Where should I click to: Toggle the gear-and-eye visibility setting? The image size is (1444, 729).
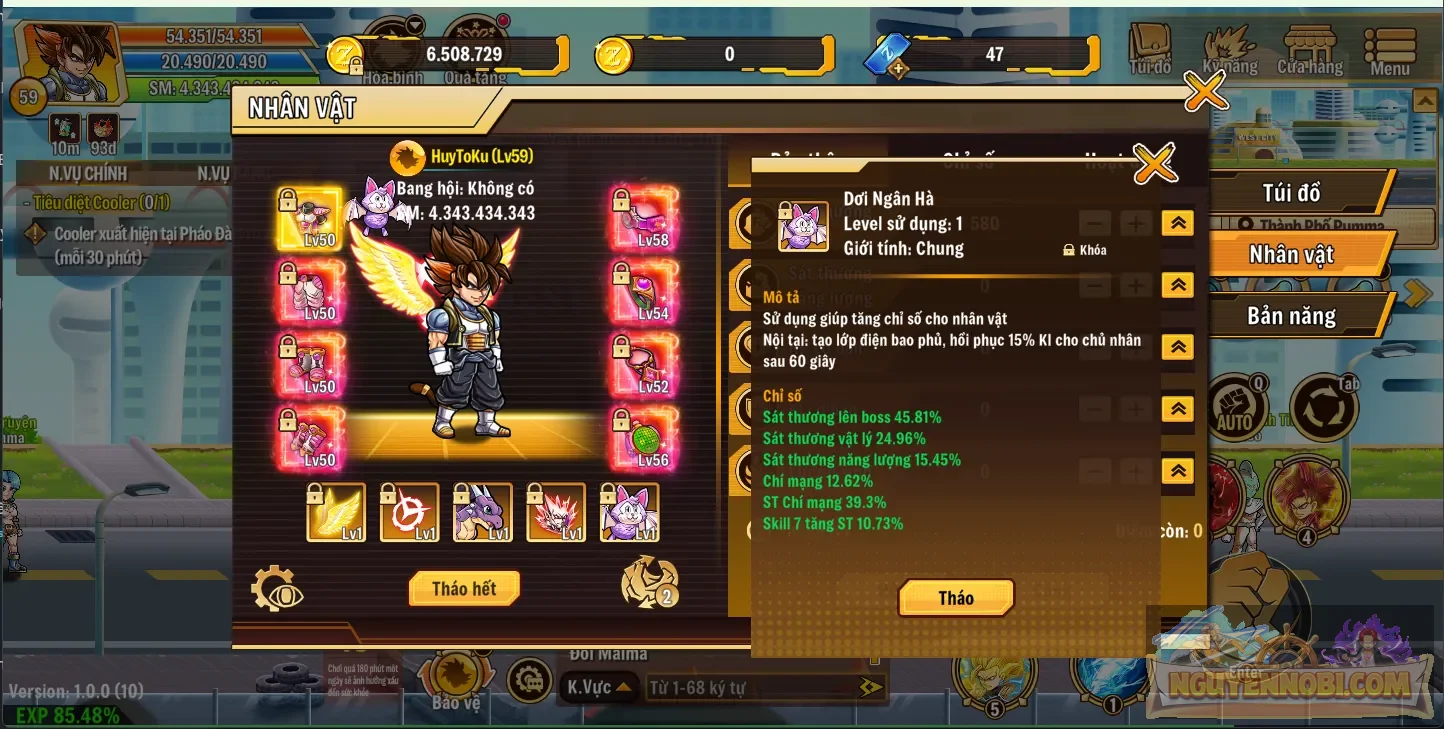tap(277, 588)
